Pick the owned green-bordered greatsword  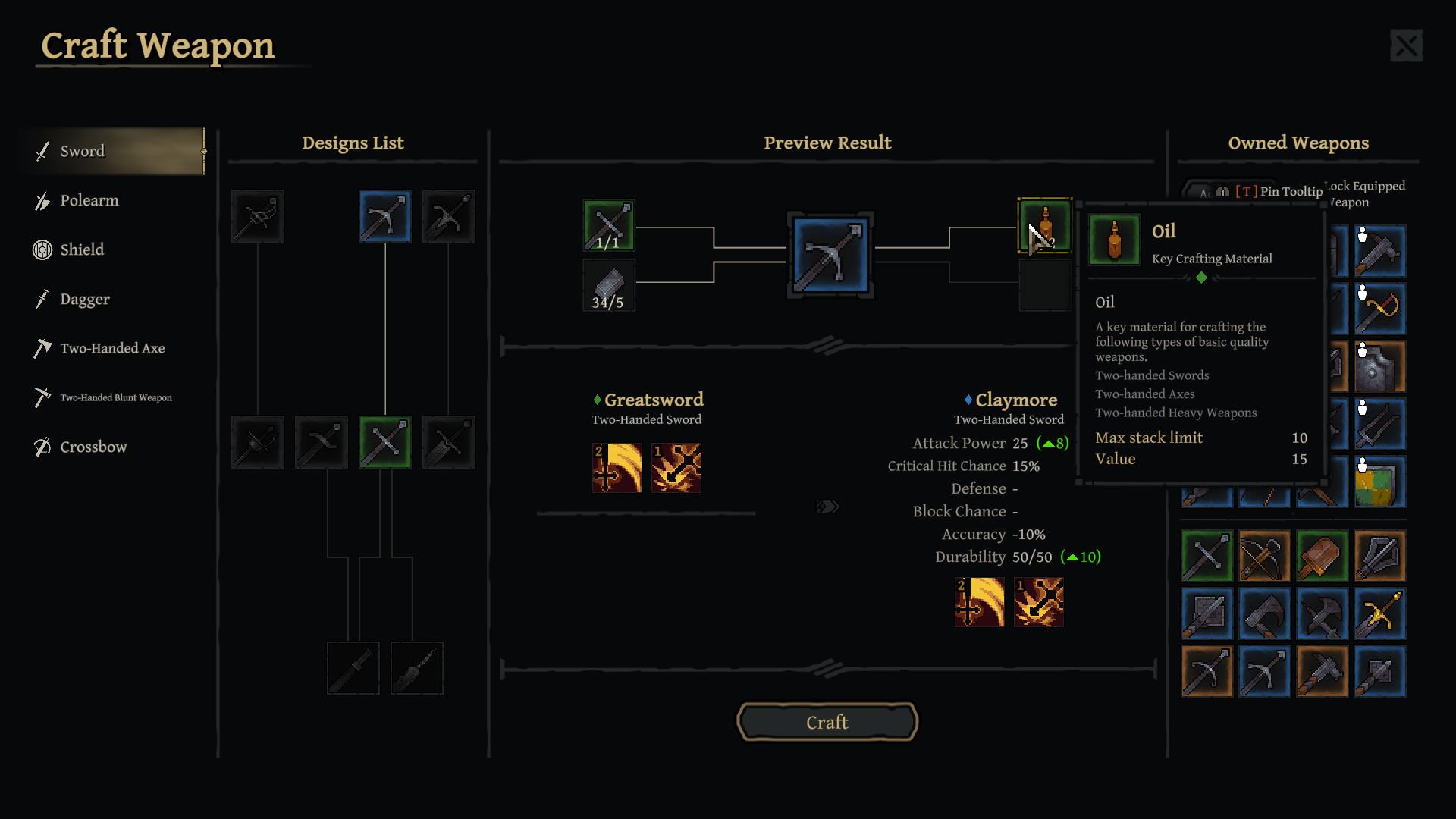coord(1207,556)
